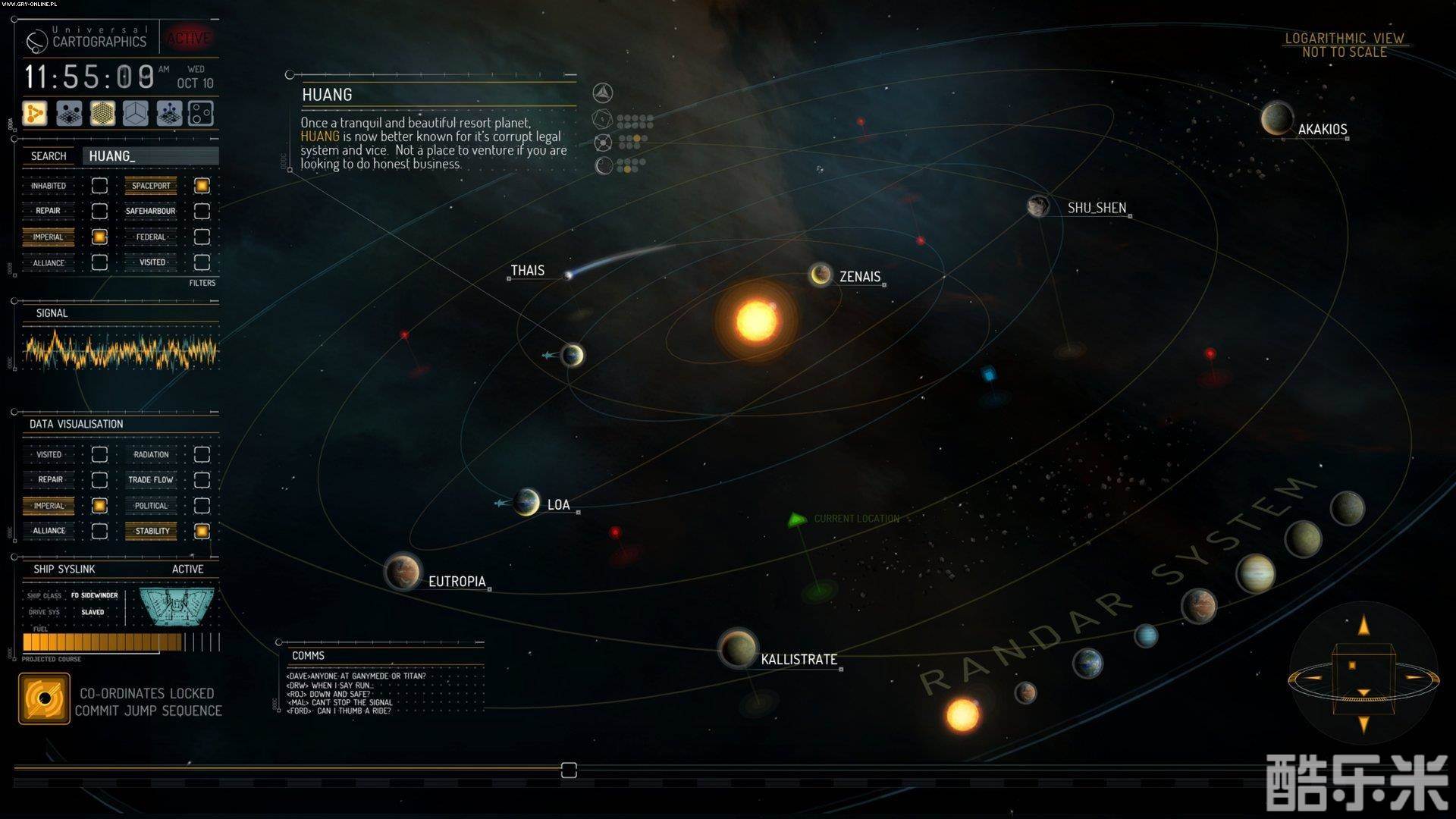
Task: Pick the Eutropia planet marker
Action: pyautogui.click(x=403, y=572)
